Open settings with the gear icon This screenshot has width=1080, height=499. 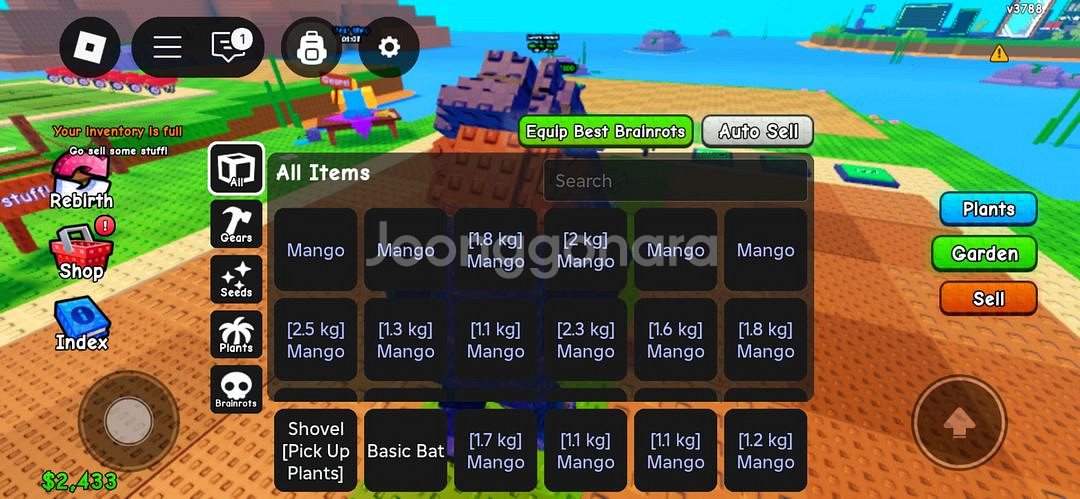pos(388,47)
